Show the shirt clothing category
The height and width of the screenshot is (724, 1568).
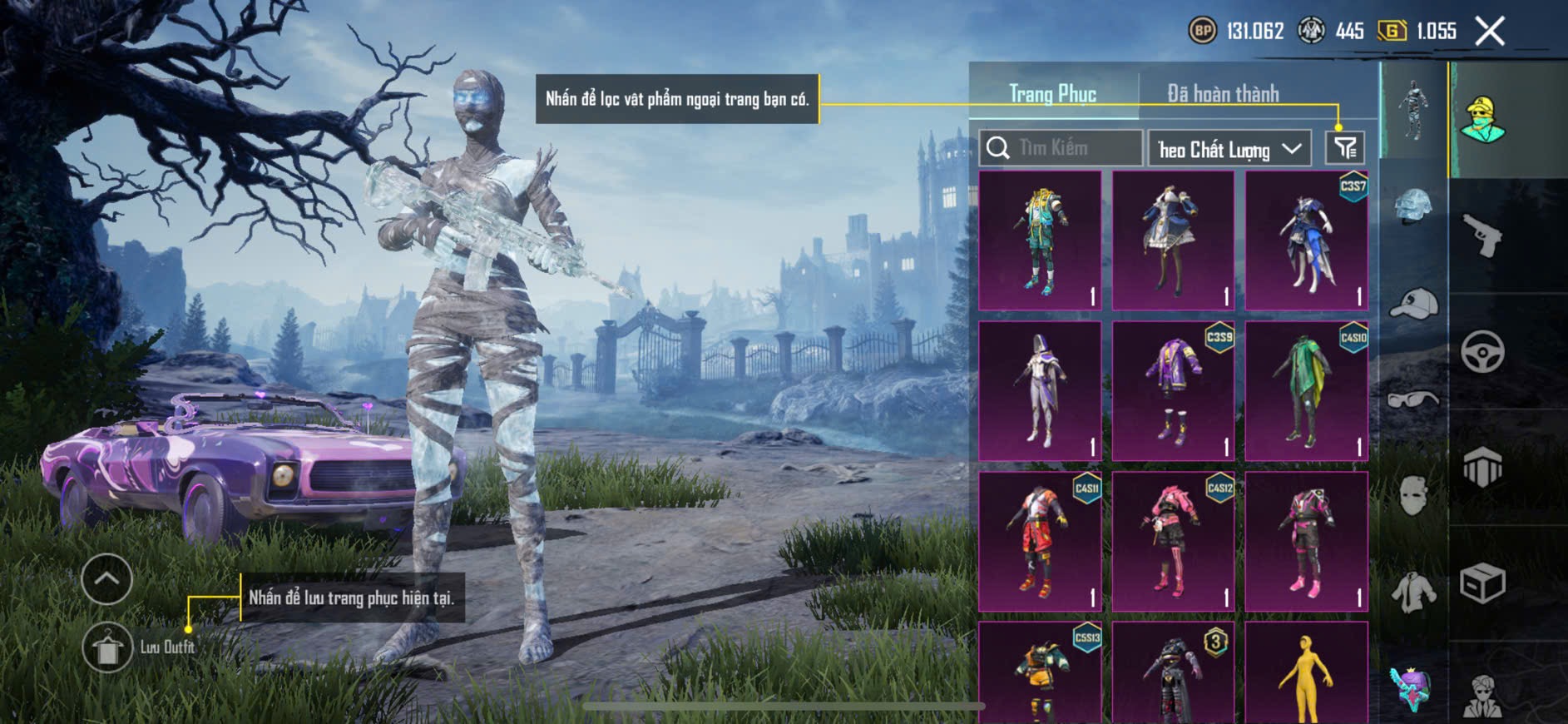tap(1413, 593)
